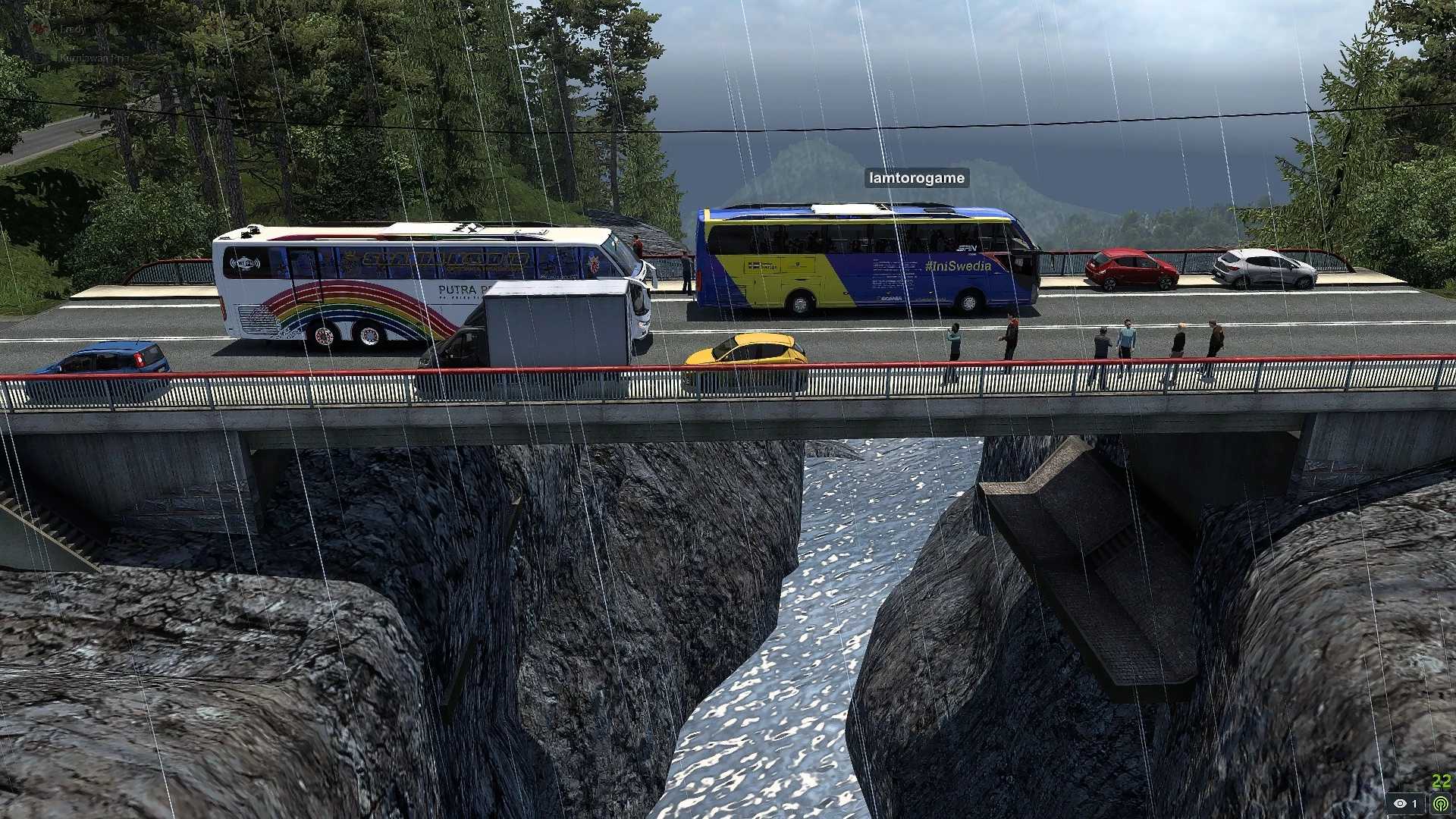Click the eye viewer count badge
The image size is (1456, 819).
point(1405,803)
